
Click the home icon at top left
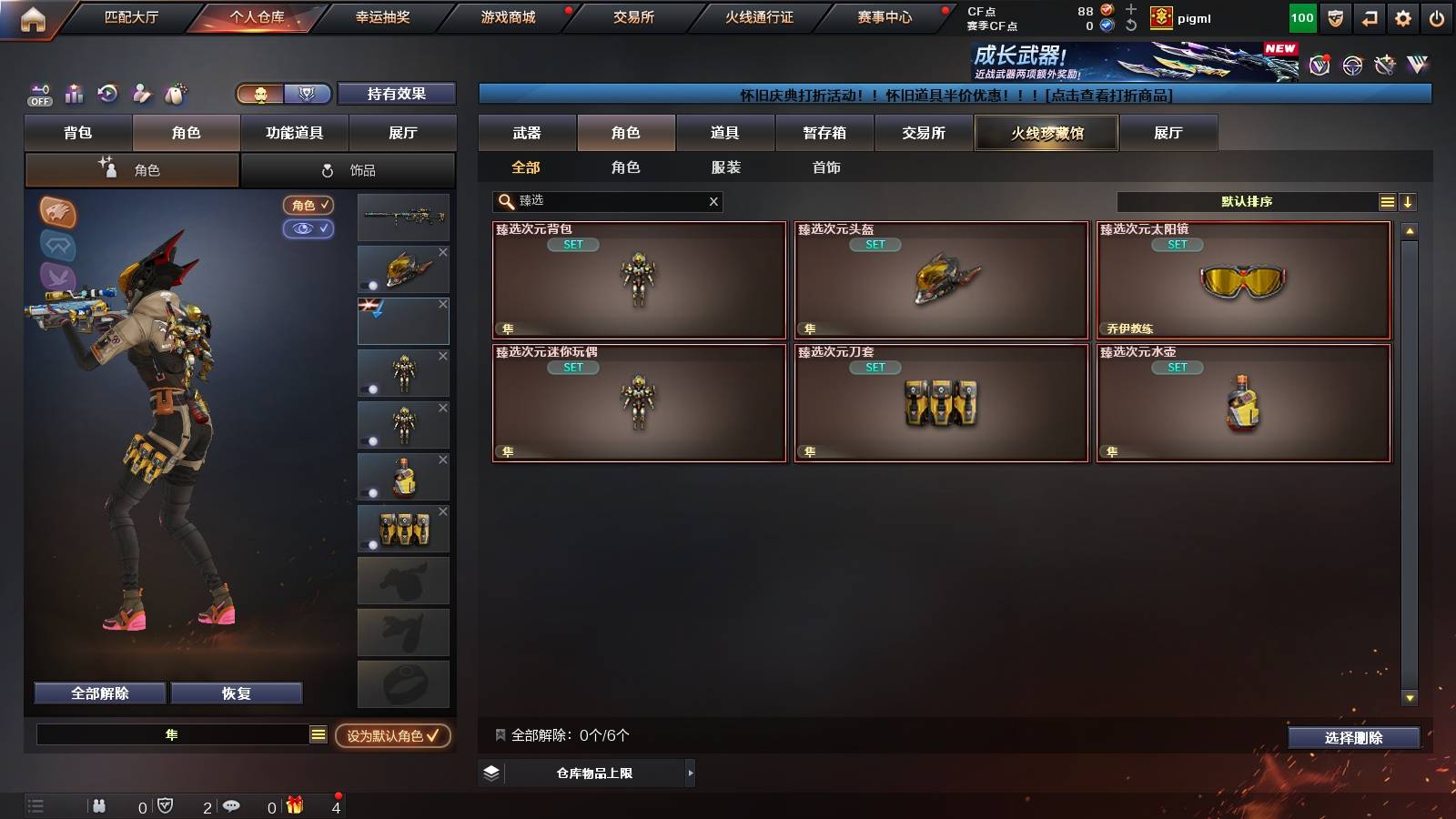click(x=34, y=17)
